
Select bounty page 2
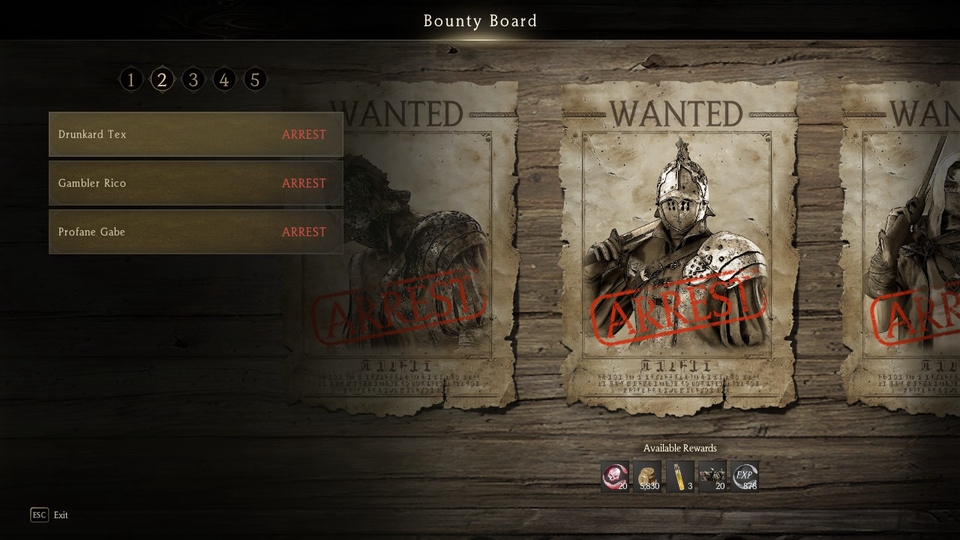[x=162, y=80]
